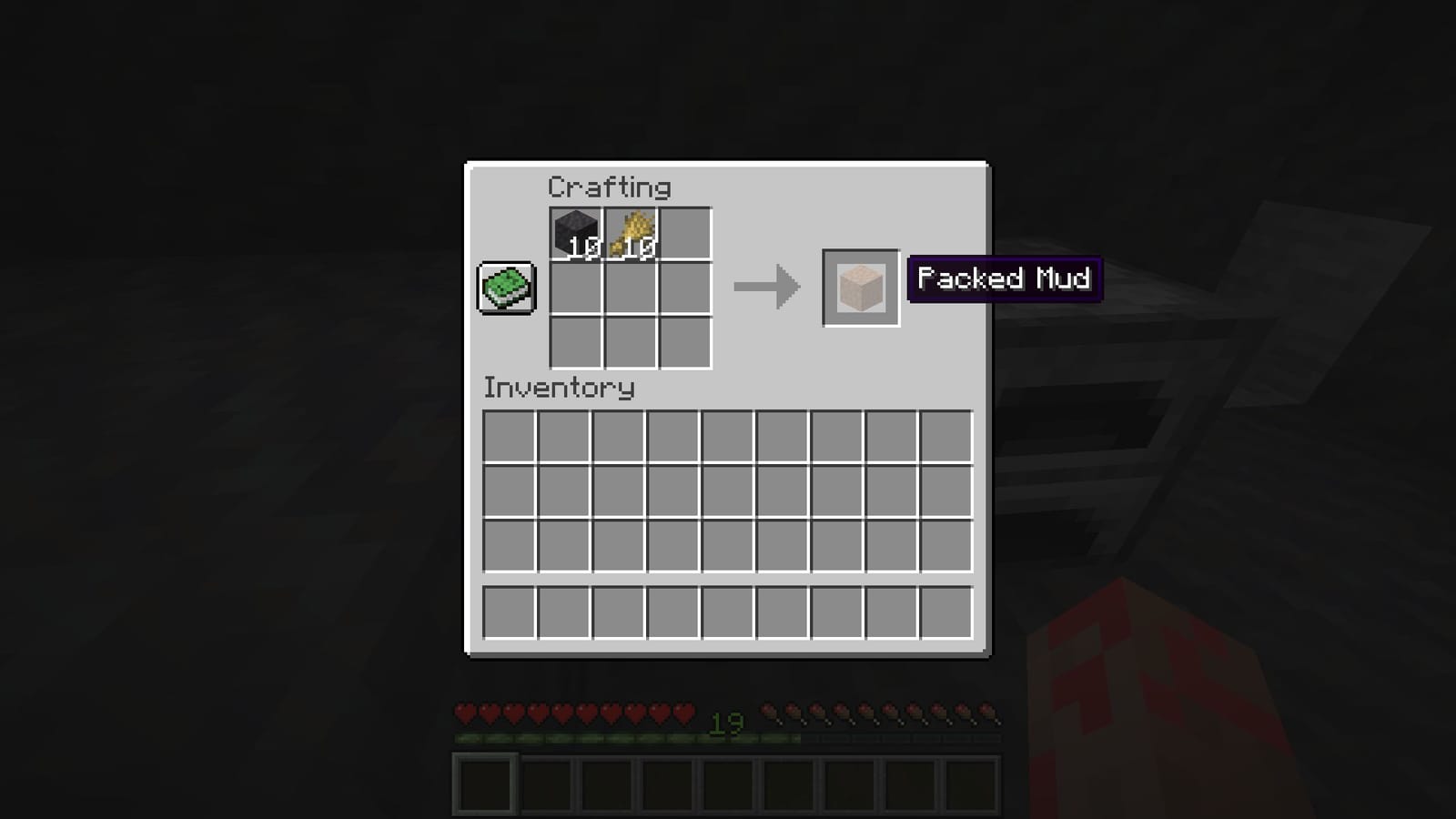Viewport: 1456px width, 819px height.
Task: Click the crafting arrow between grid and result
Action: click(767, 288)
